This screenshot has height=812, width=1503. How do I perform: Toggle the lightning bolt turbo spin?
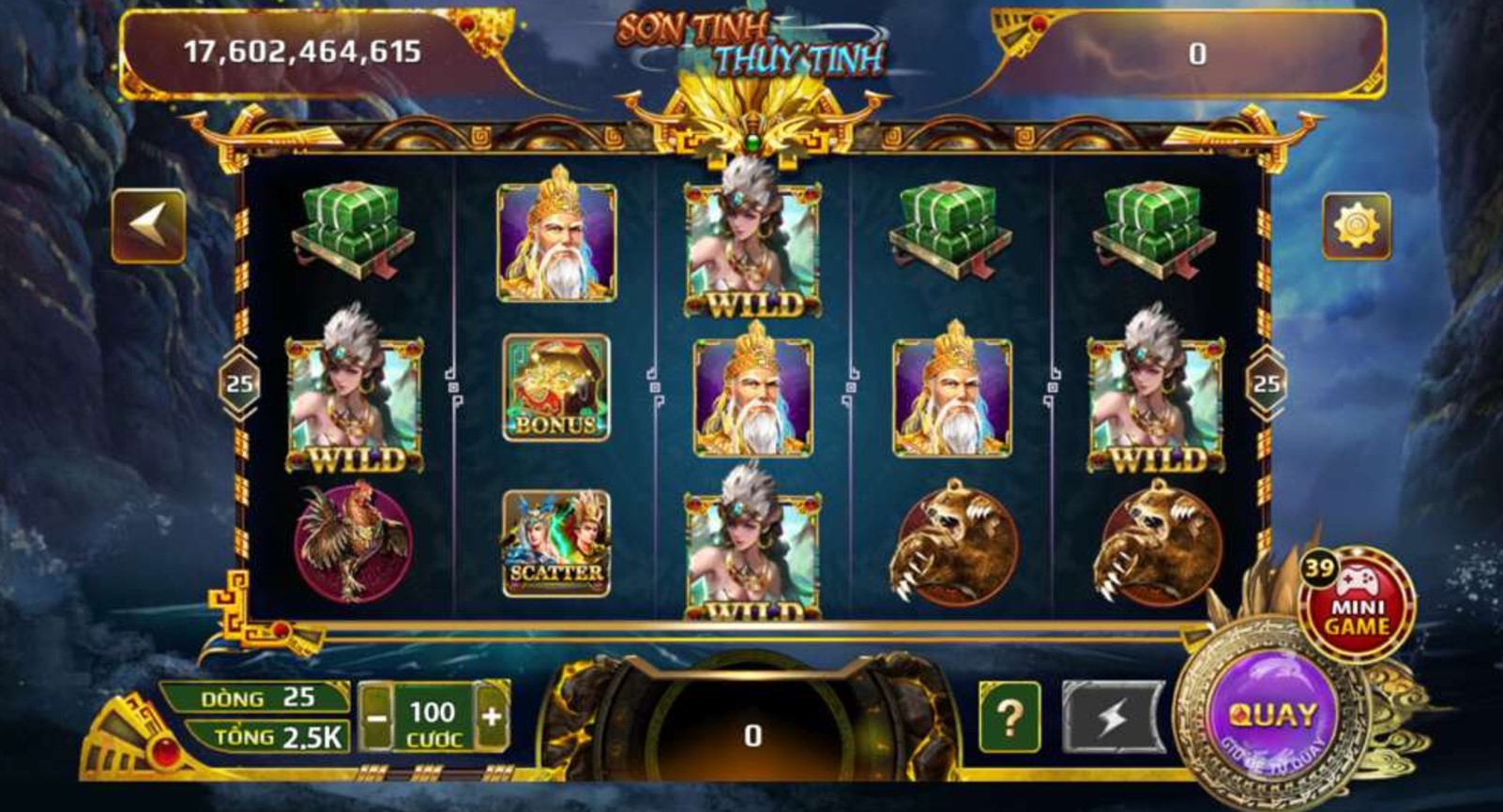click(1113, 717)
